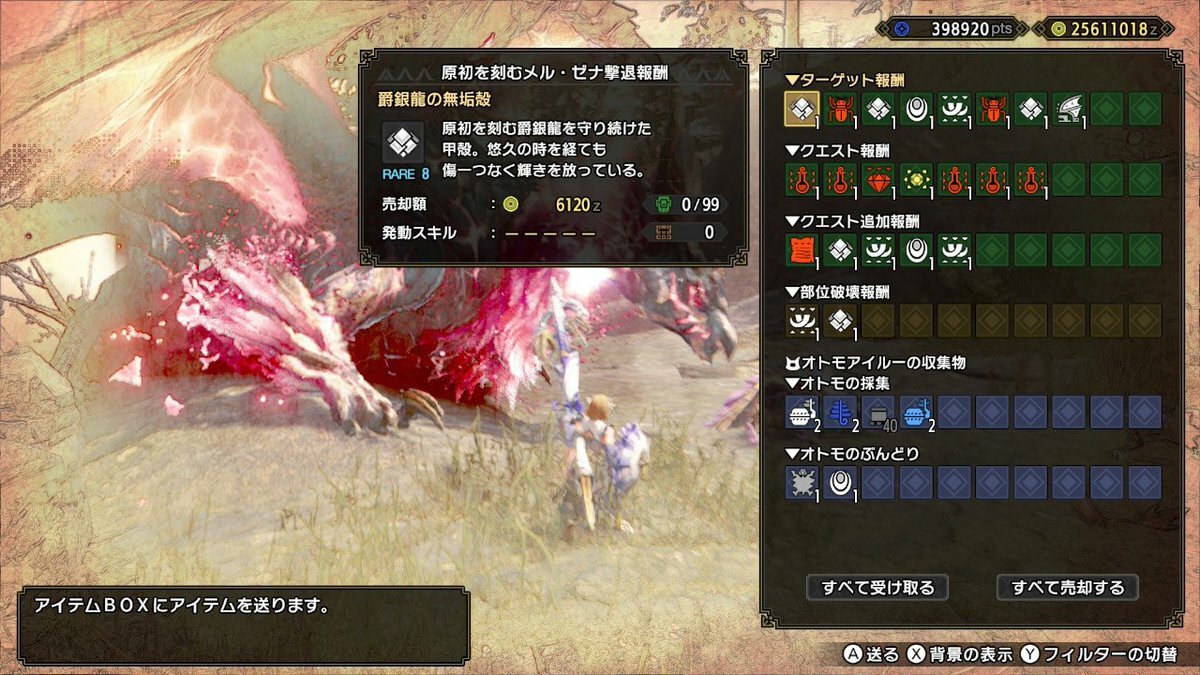Image resolution: width=1200 pixels, height=675 pixels.
Task: Select the shell item in 部位破壊報酬
Action: [x=840, y=321]
